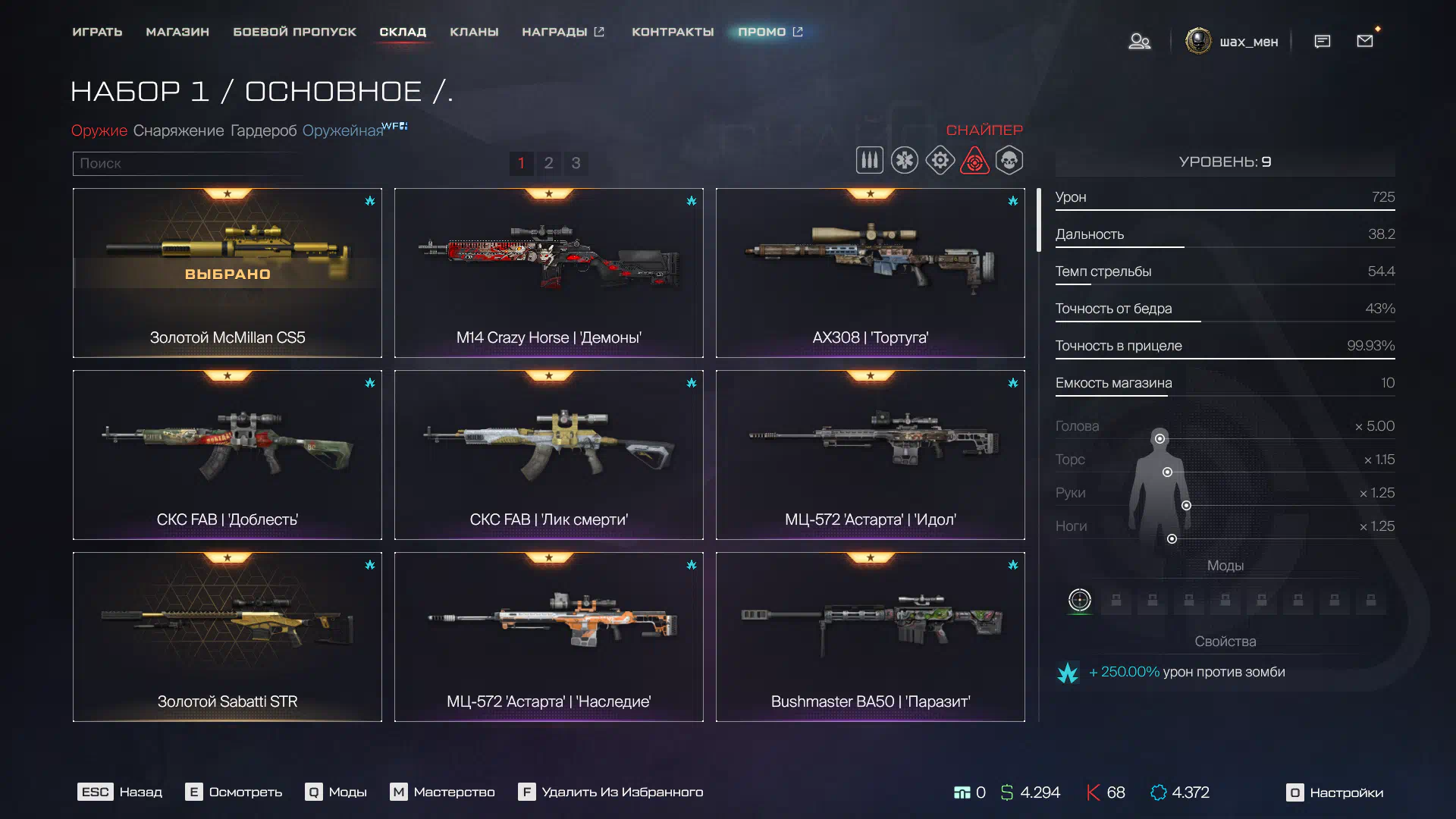The width and height of the screenshot is (1456, 819).
Task: Go to the Боевой пропуск section
Action: [x=294, y=32]
